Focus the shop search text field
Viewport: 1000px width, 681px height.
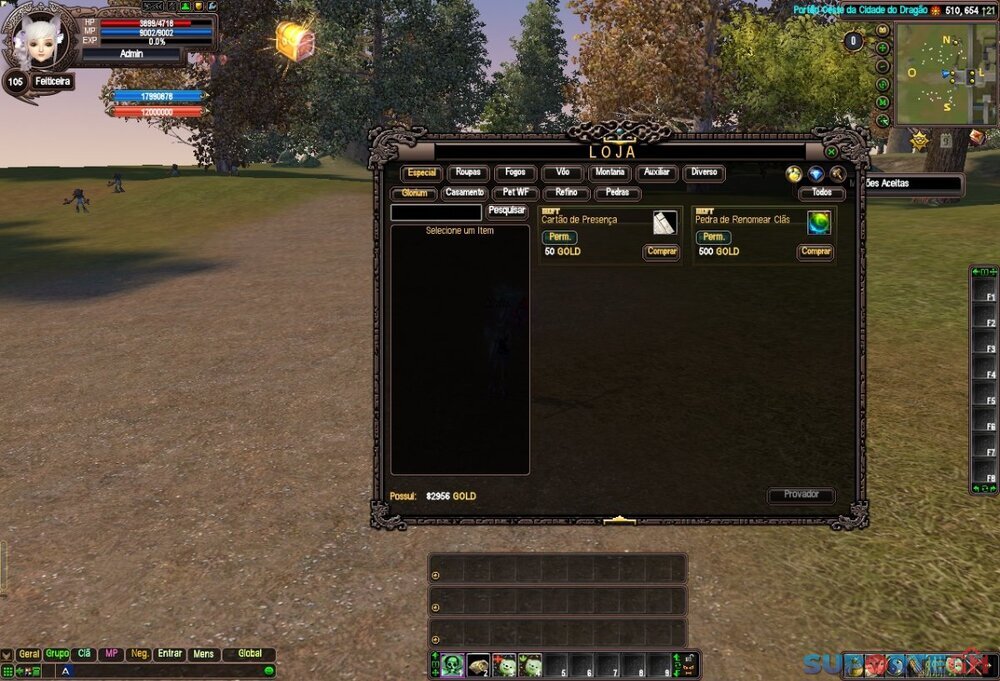[436, 212]
